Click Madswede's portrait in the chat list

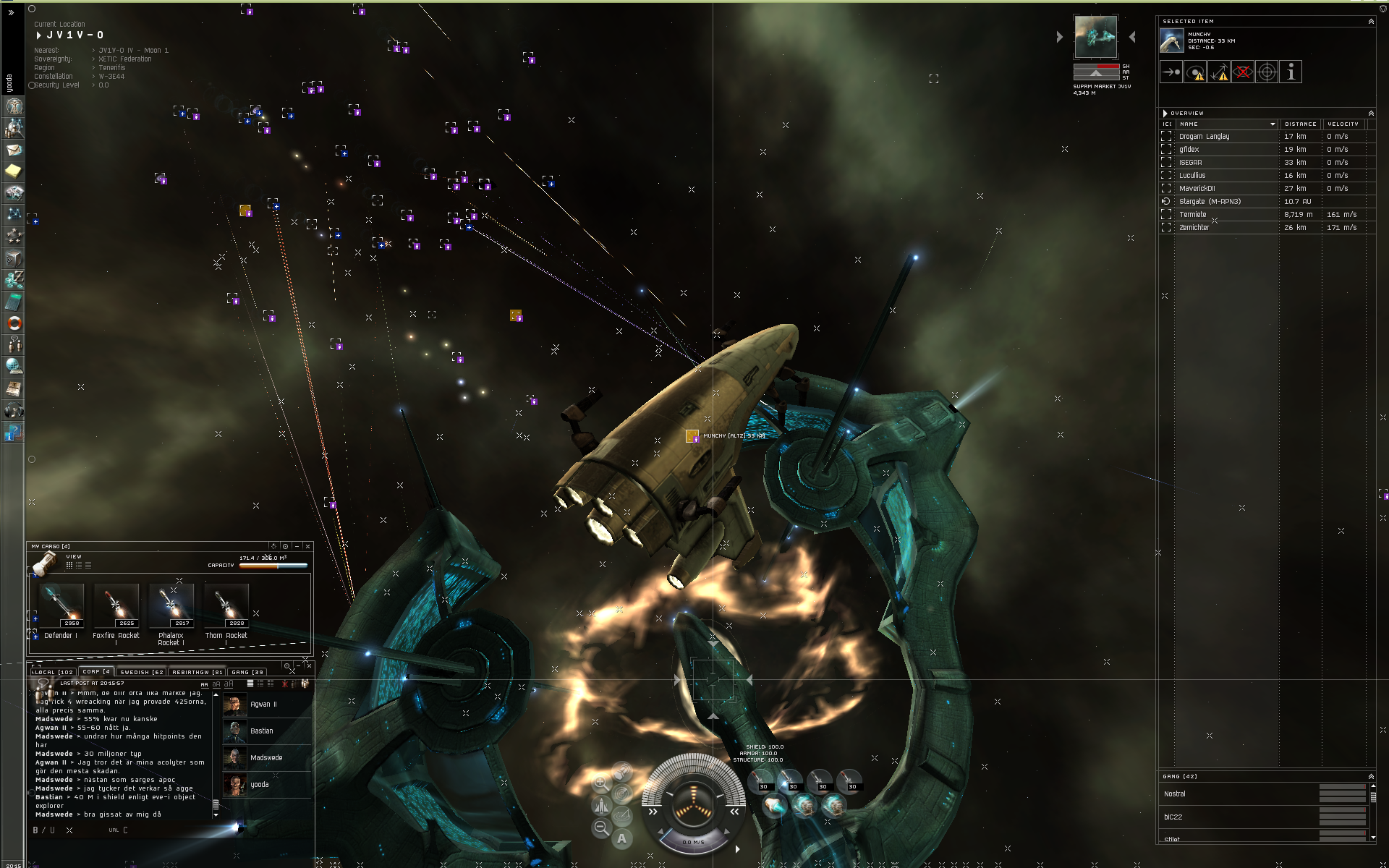pyautogui.click(x=235, y=757)
